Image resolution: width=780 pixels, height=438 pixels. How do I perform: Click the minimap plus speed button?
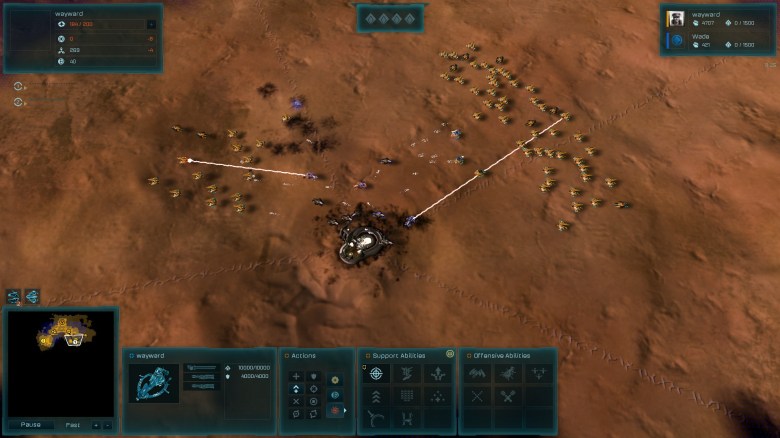96,424
